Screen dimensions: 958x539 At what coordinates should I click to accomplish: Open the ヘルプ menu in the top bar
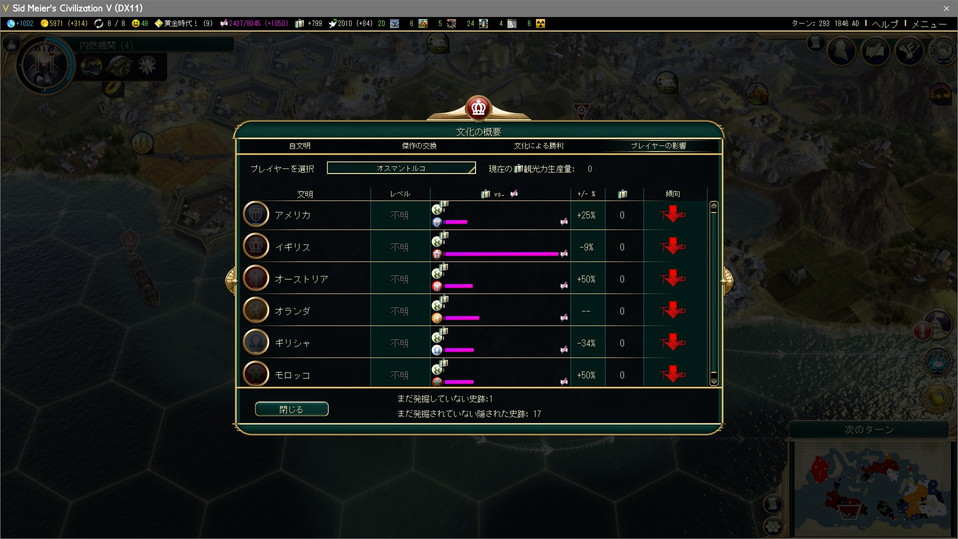(885, 23)
